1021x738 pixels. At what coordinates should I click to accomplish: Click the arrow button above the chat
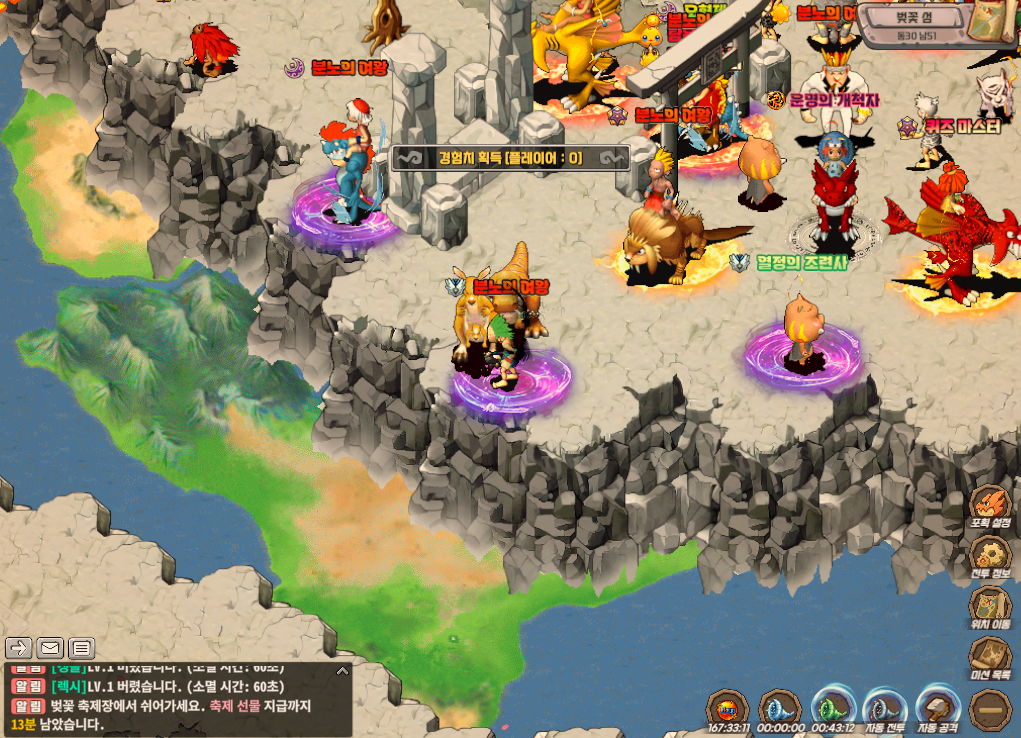click(x=20, y=647)
